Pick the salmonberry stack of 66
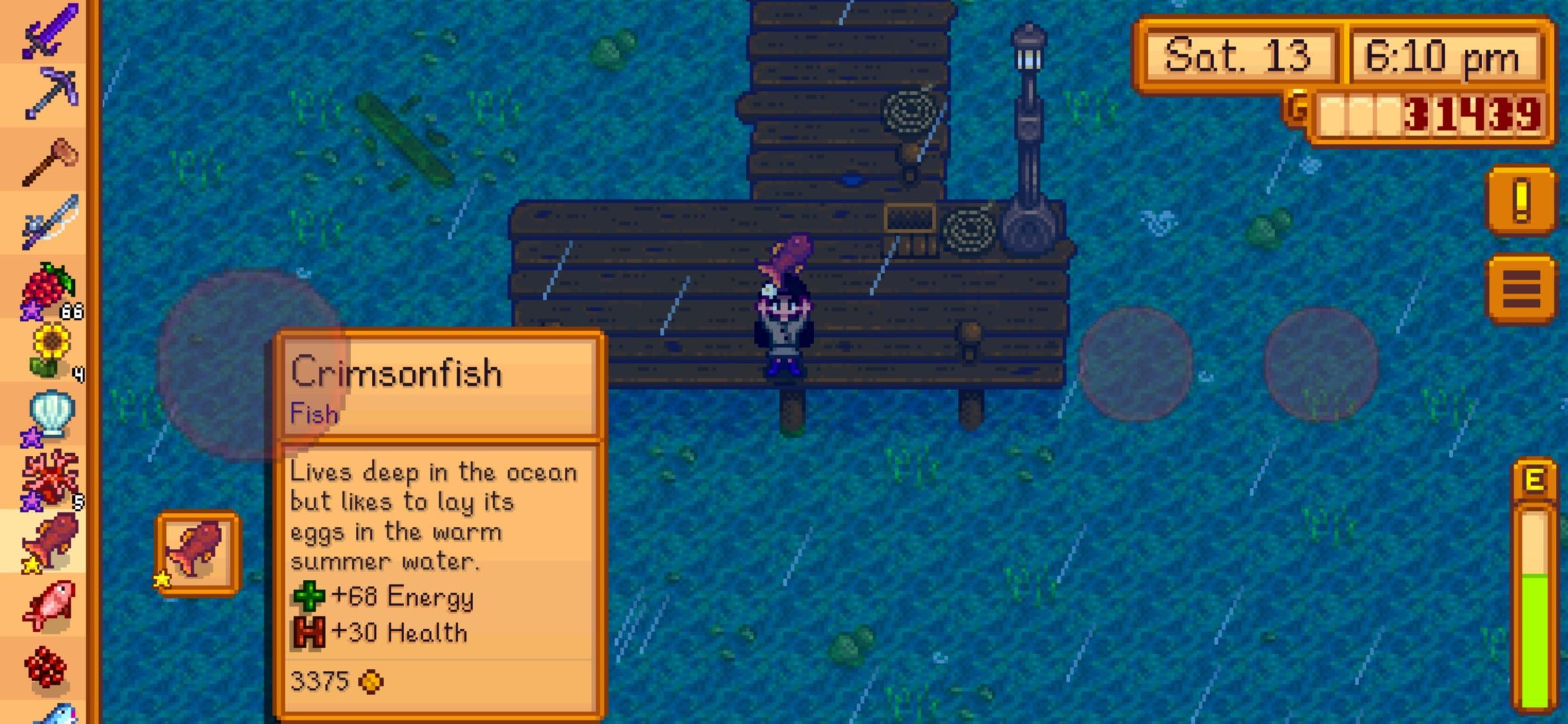1568x724 pixels. point(48,287)
